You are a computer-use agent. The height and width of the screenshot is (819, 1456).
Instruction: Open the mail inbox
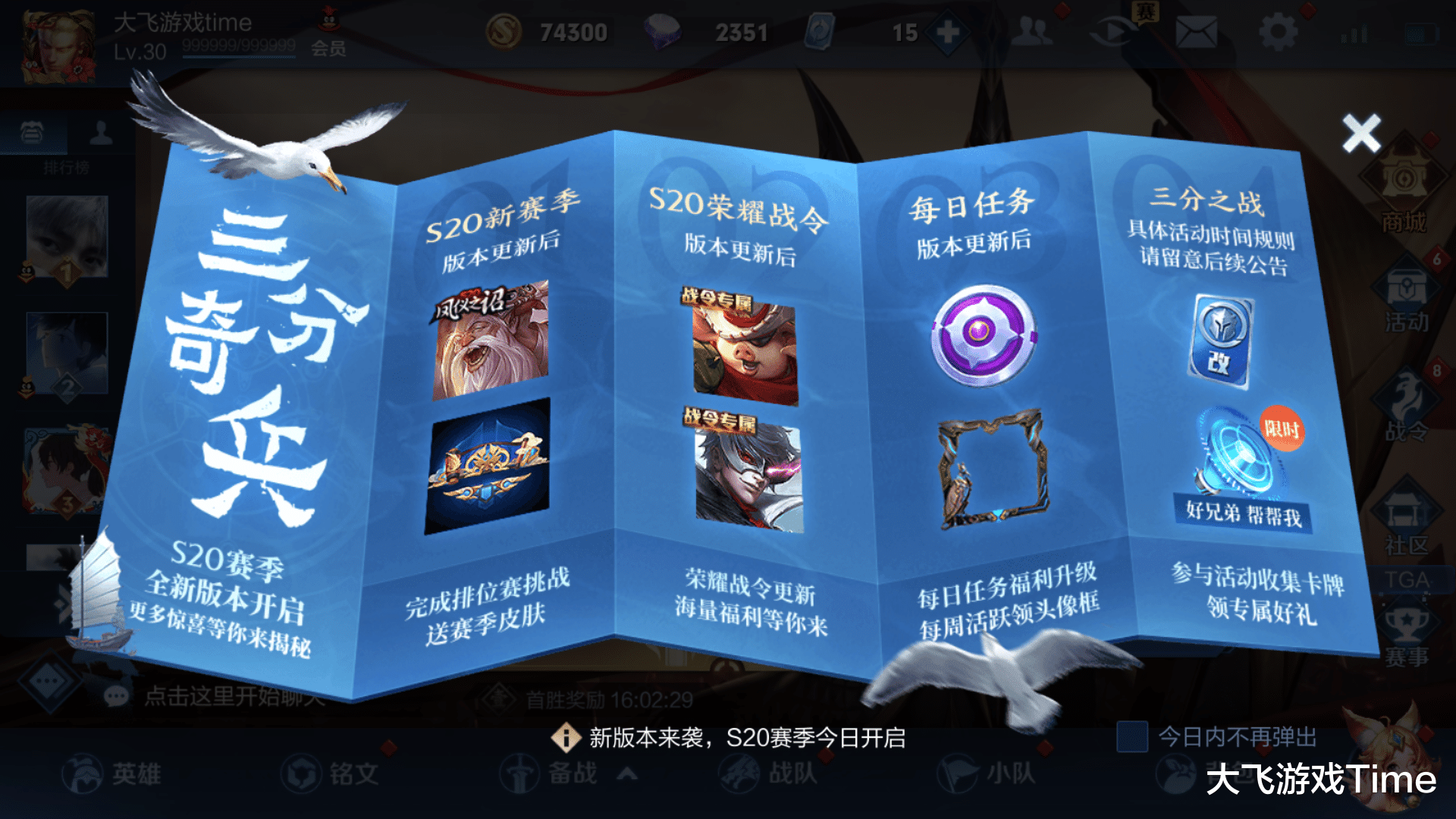click(x=1198, y=32)
